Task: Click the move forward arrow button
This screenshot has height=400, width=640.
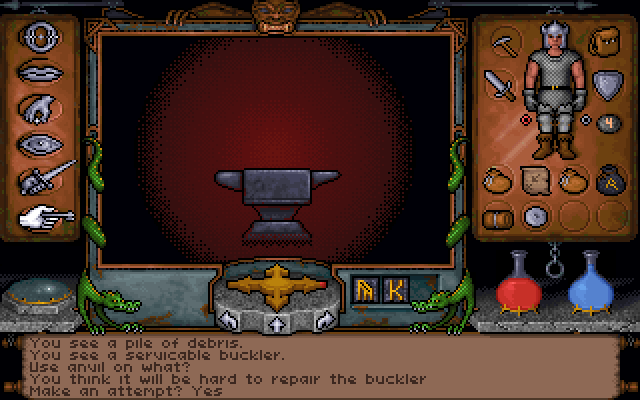Action: (x=272, y=321)
